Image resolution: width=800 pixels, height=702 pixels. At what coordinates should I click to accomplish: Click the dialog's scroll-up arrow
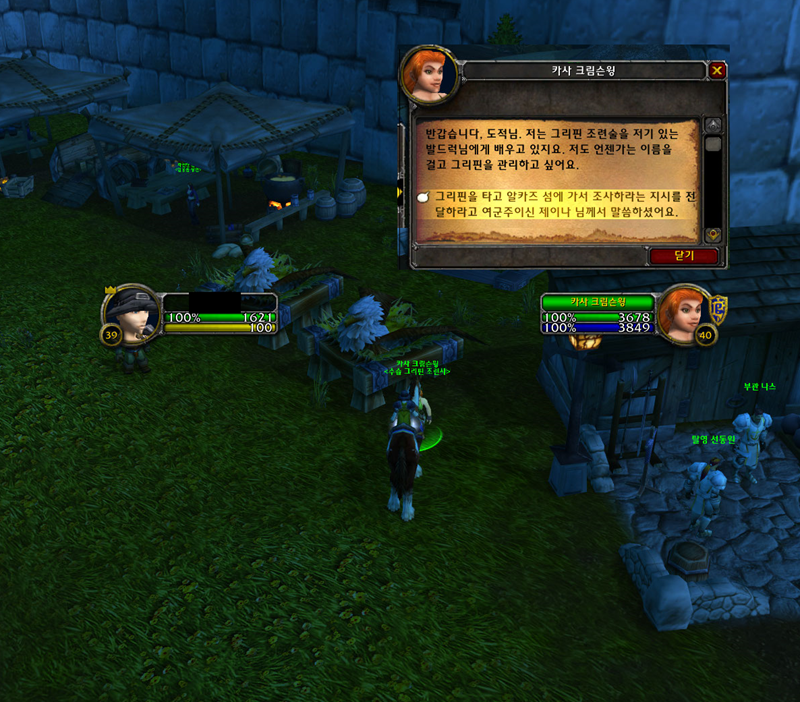click(x=713, y=125)
